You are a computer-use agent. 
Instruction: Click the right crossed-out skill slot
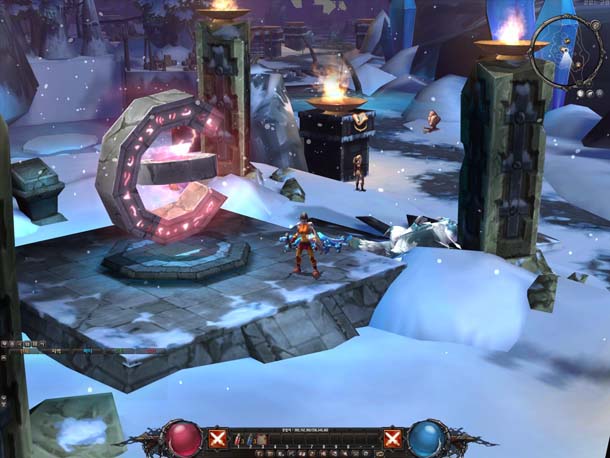[393, 438]
